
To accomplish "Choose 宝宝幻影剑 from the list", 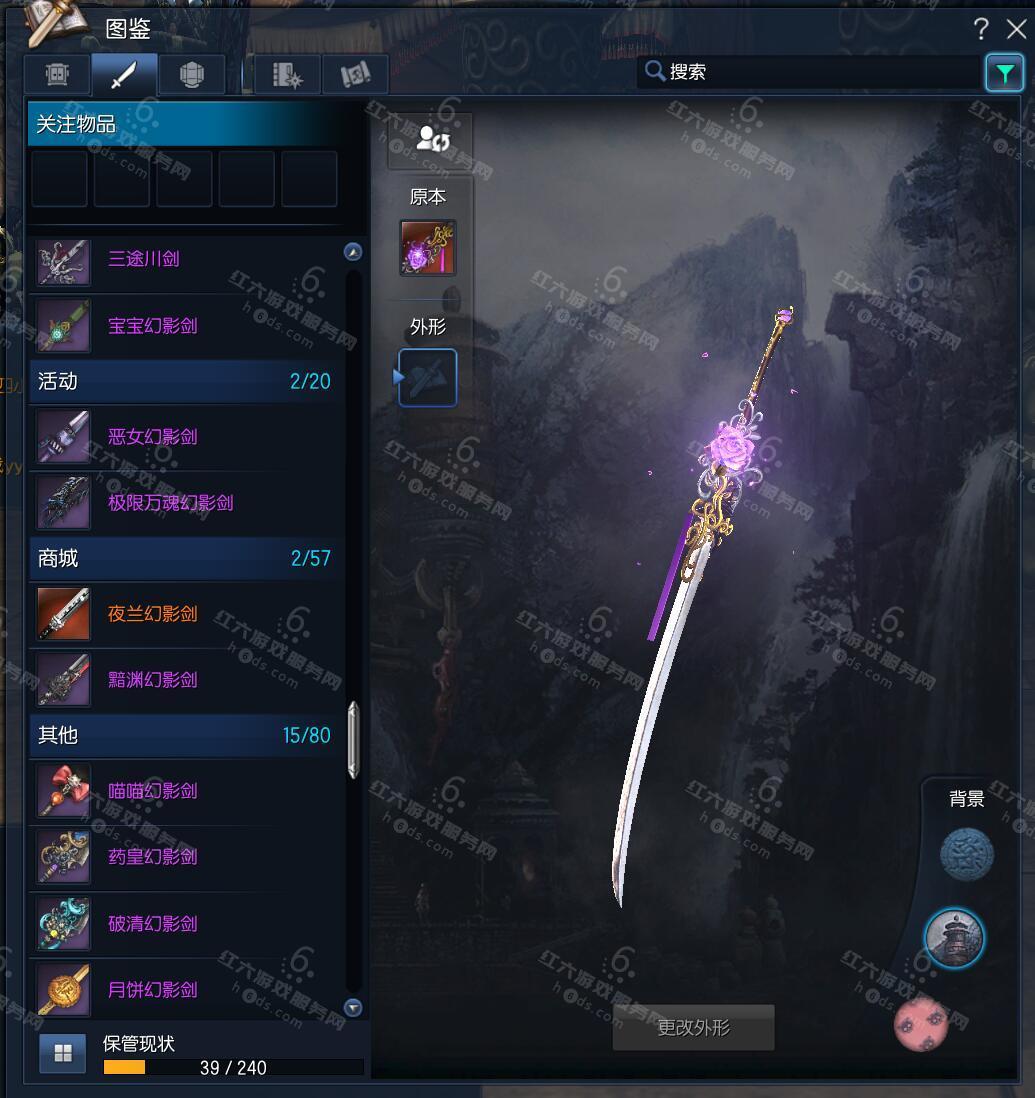I will (x=152, y=326).
